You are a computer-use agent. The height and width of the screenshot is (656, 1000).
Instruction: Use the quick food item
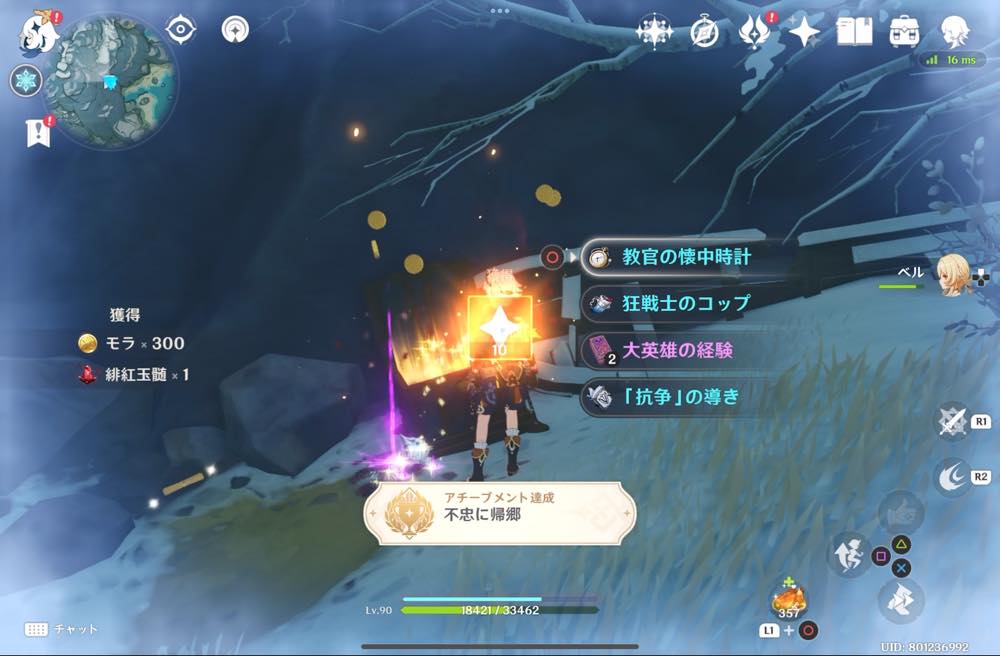point(788,601)
